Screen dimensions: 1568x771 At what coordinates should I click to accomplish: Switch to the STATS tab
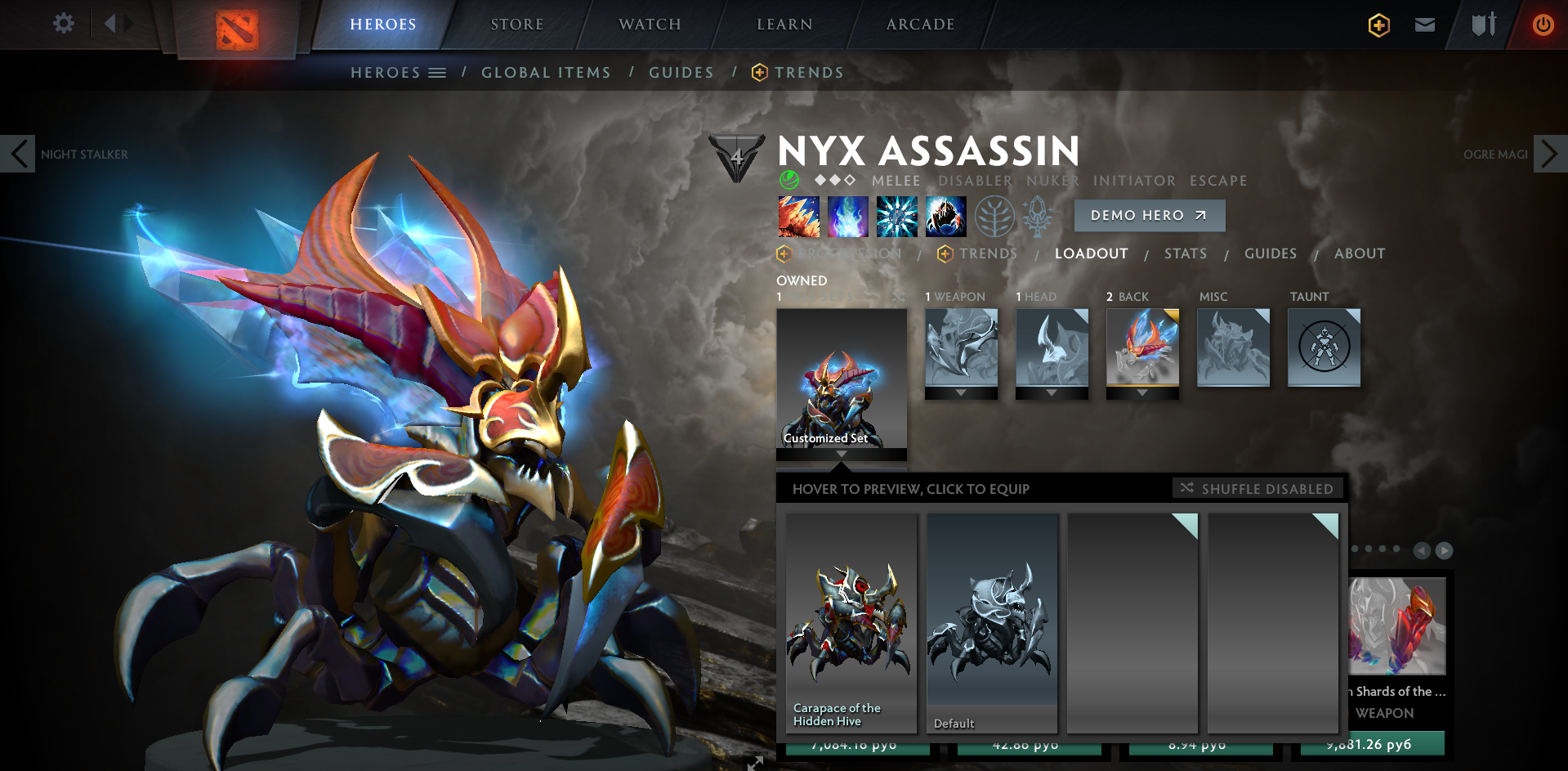tap(1186, 253)
